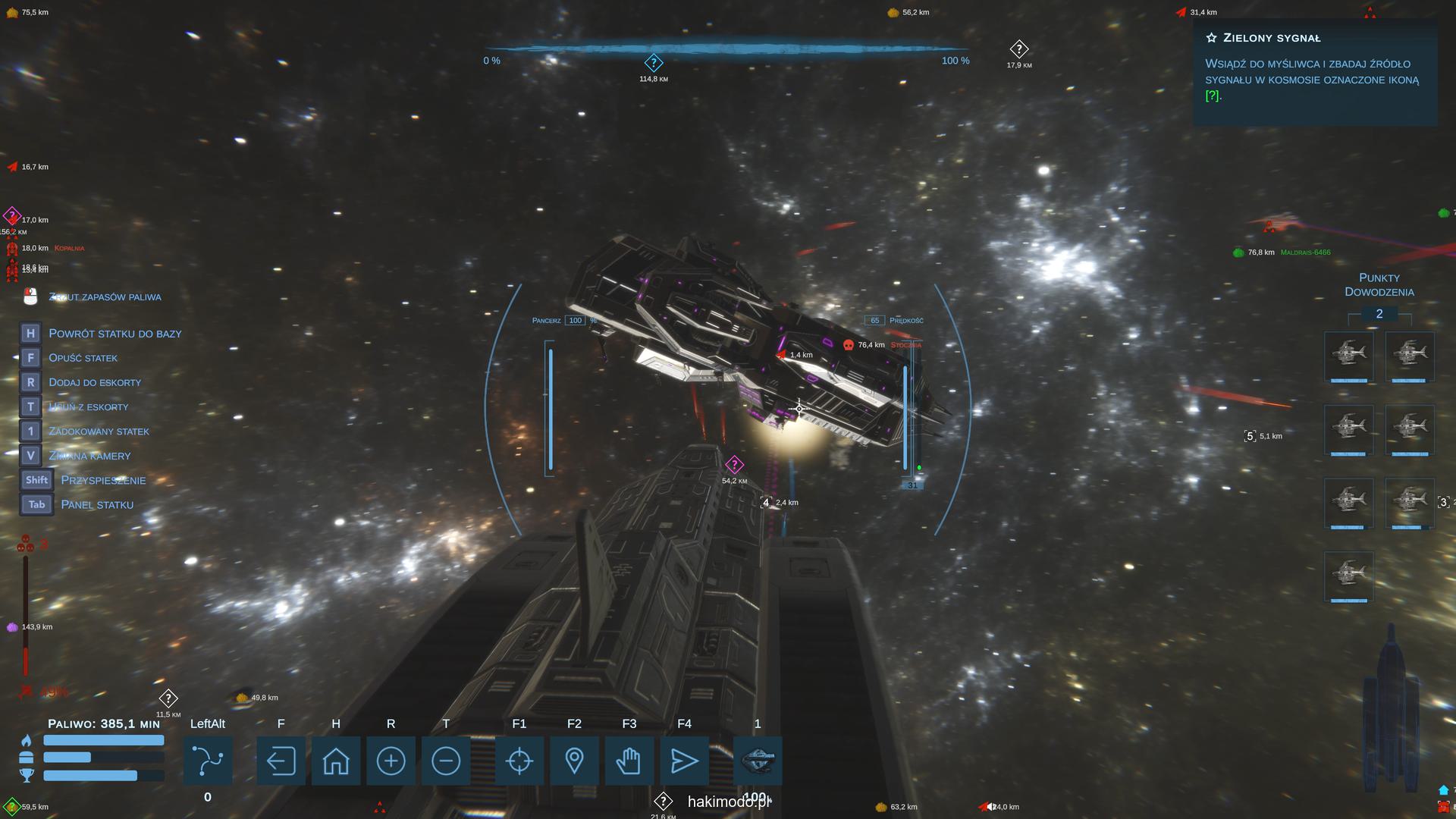Choose the Opuść statek entry
The image size is (1456, 819).
tap(83, 358)
